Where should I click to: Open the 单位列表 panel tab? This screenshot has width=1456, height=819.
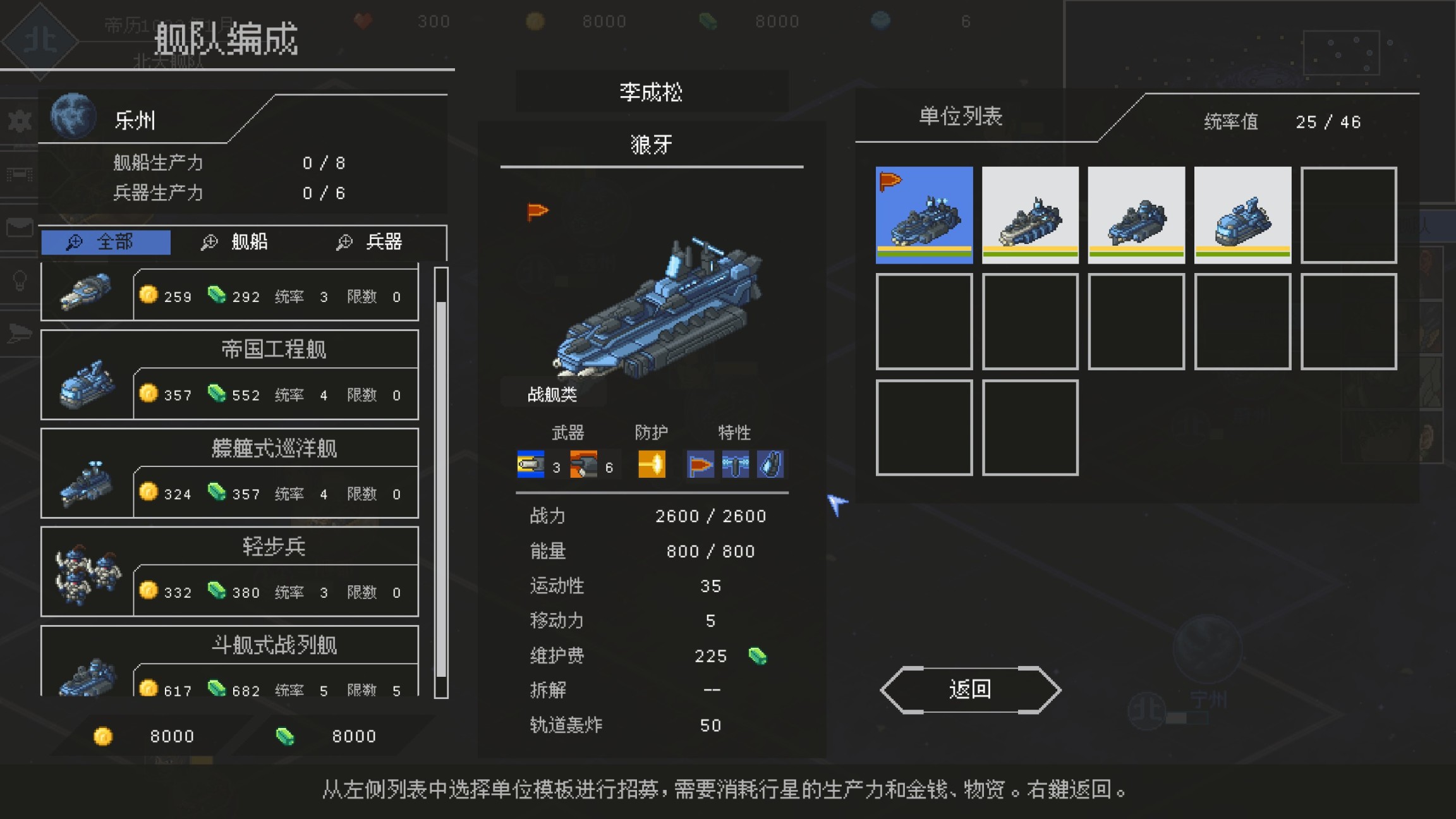961,117
